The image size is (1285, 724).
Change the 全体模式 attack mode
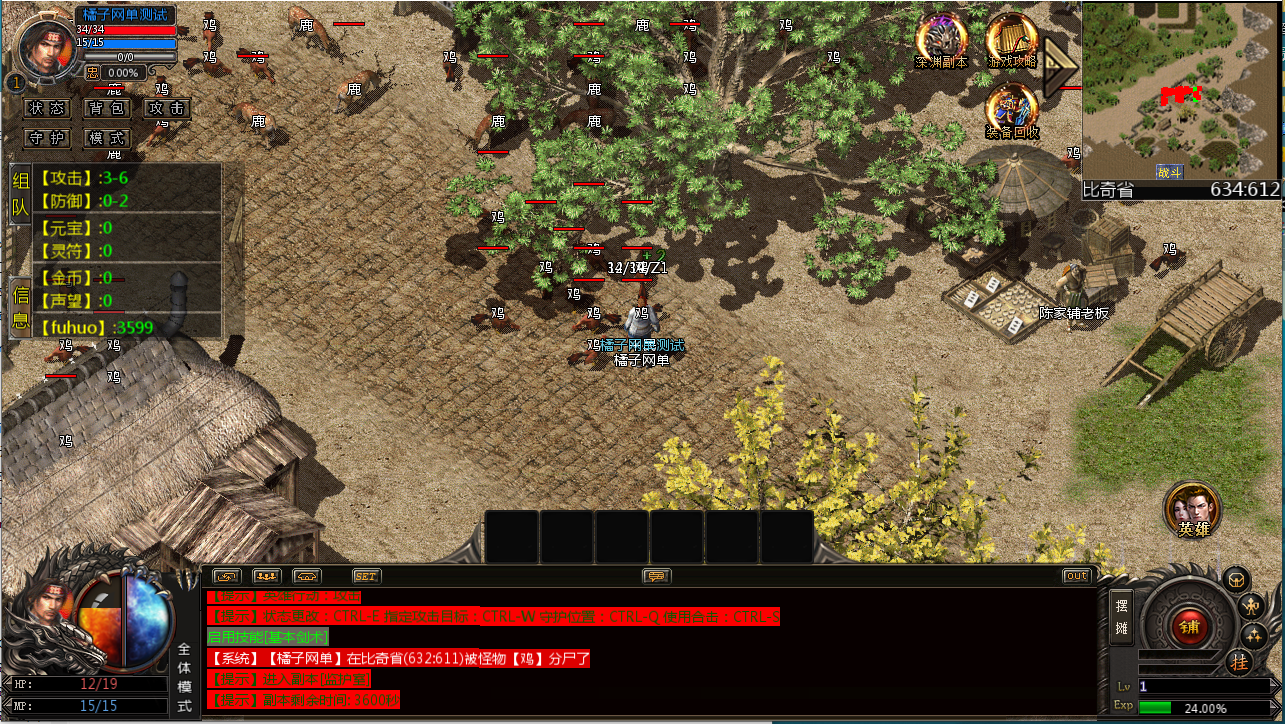[184, 678]
